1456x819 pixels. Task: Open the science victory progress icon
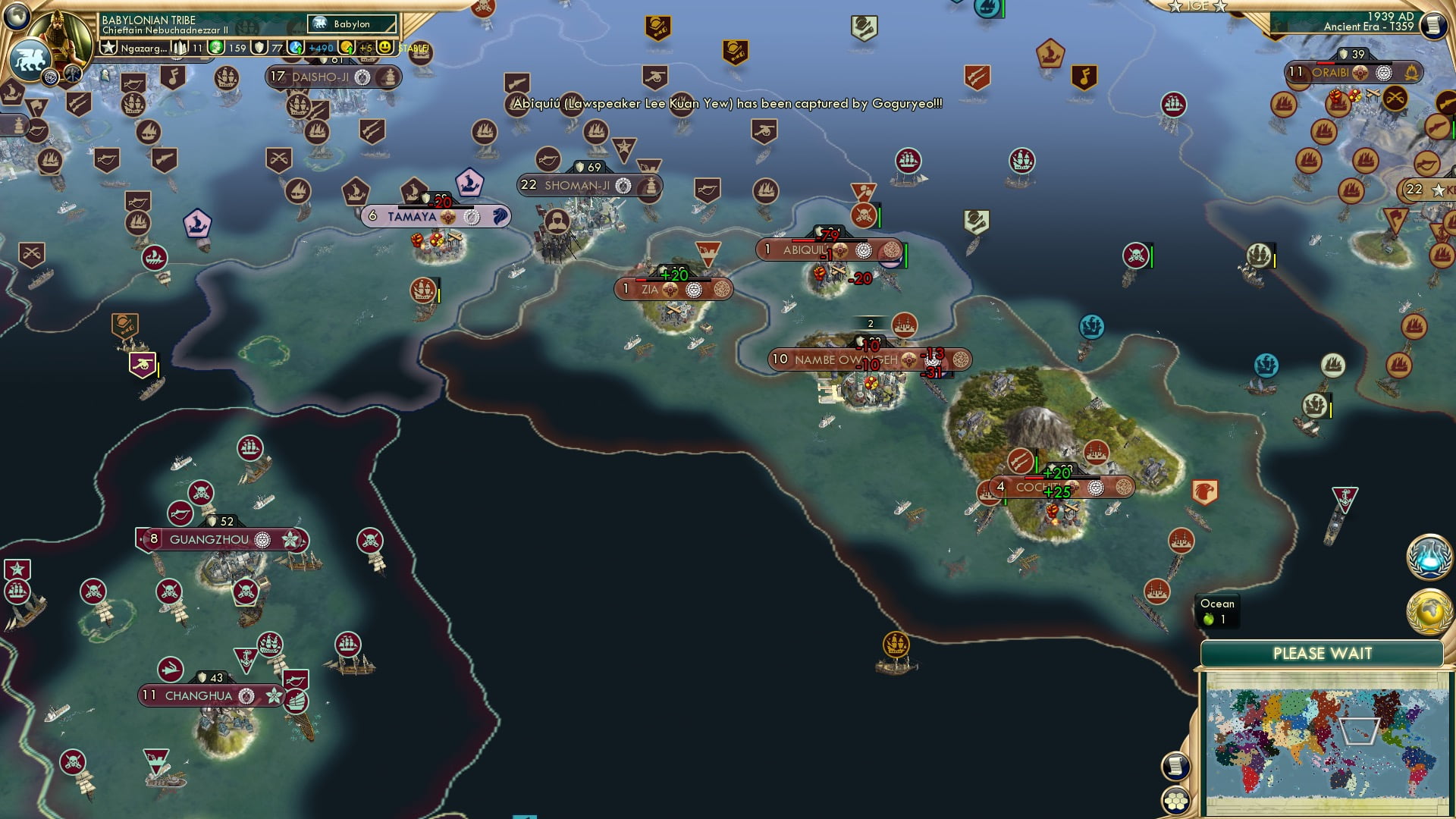(1429, 557)
